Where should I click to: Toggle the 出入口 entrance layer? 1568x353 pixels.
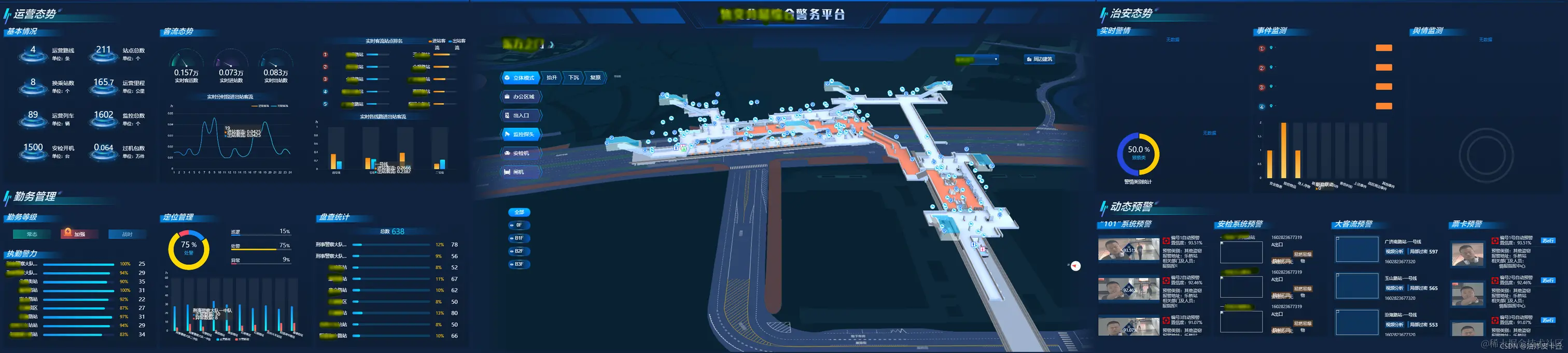(x=520, y=115)
